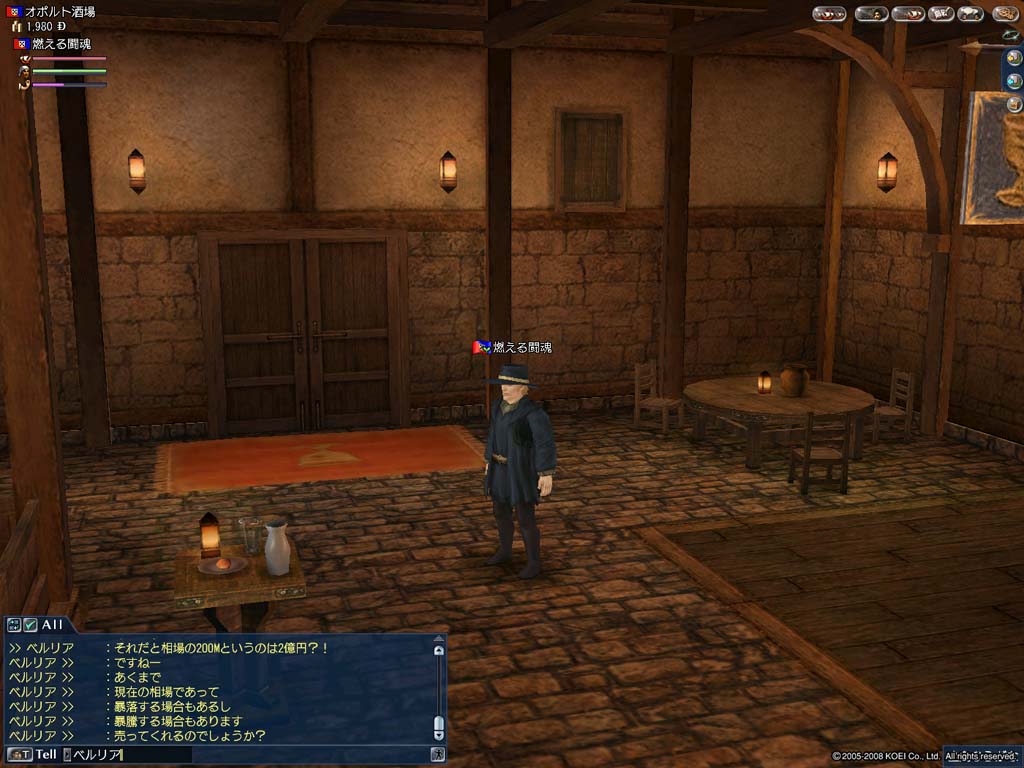
Task: Select player name 燃える闘魂 in status panel
Action: 62,45
